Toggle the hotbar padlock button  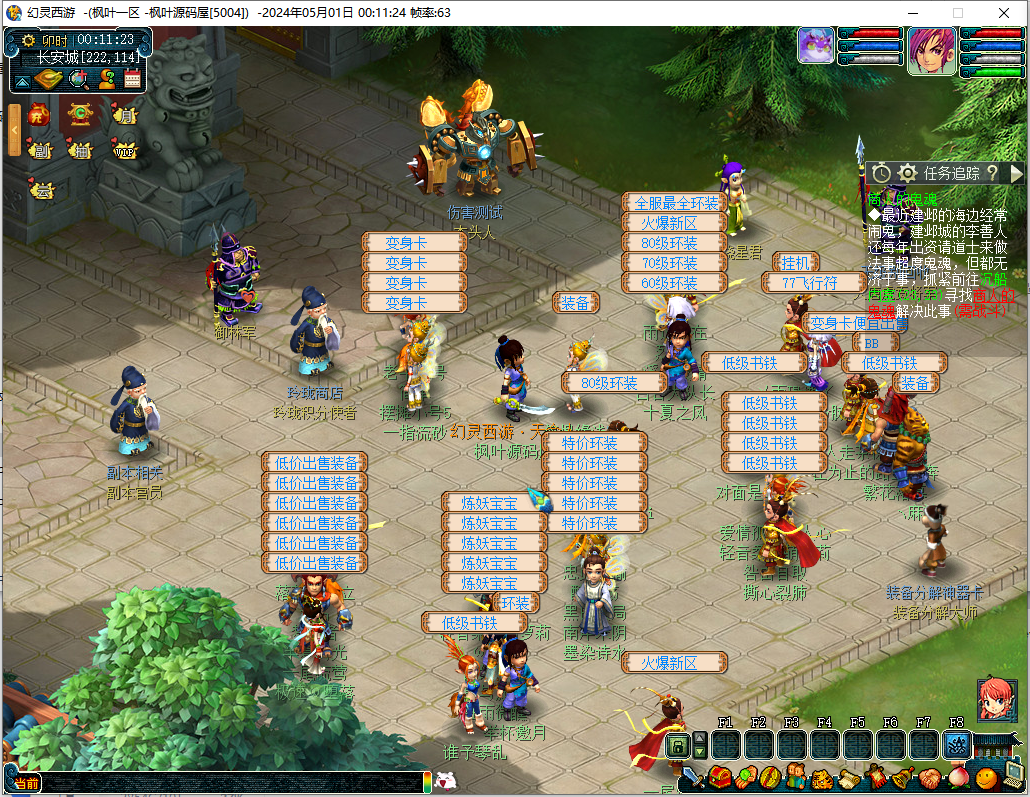click(x=677, y=745)
